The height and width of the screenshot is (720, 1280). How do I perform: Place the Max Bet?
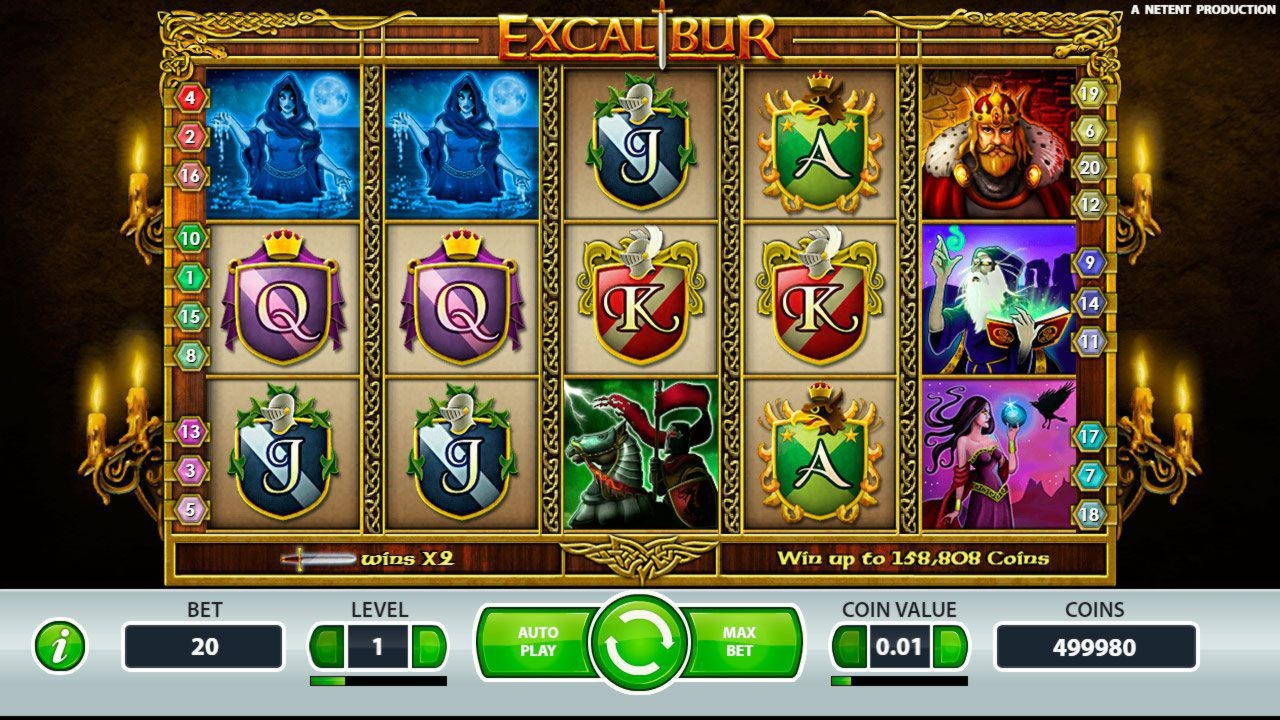(x=742, y=642)
